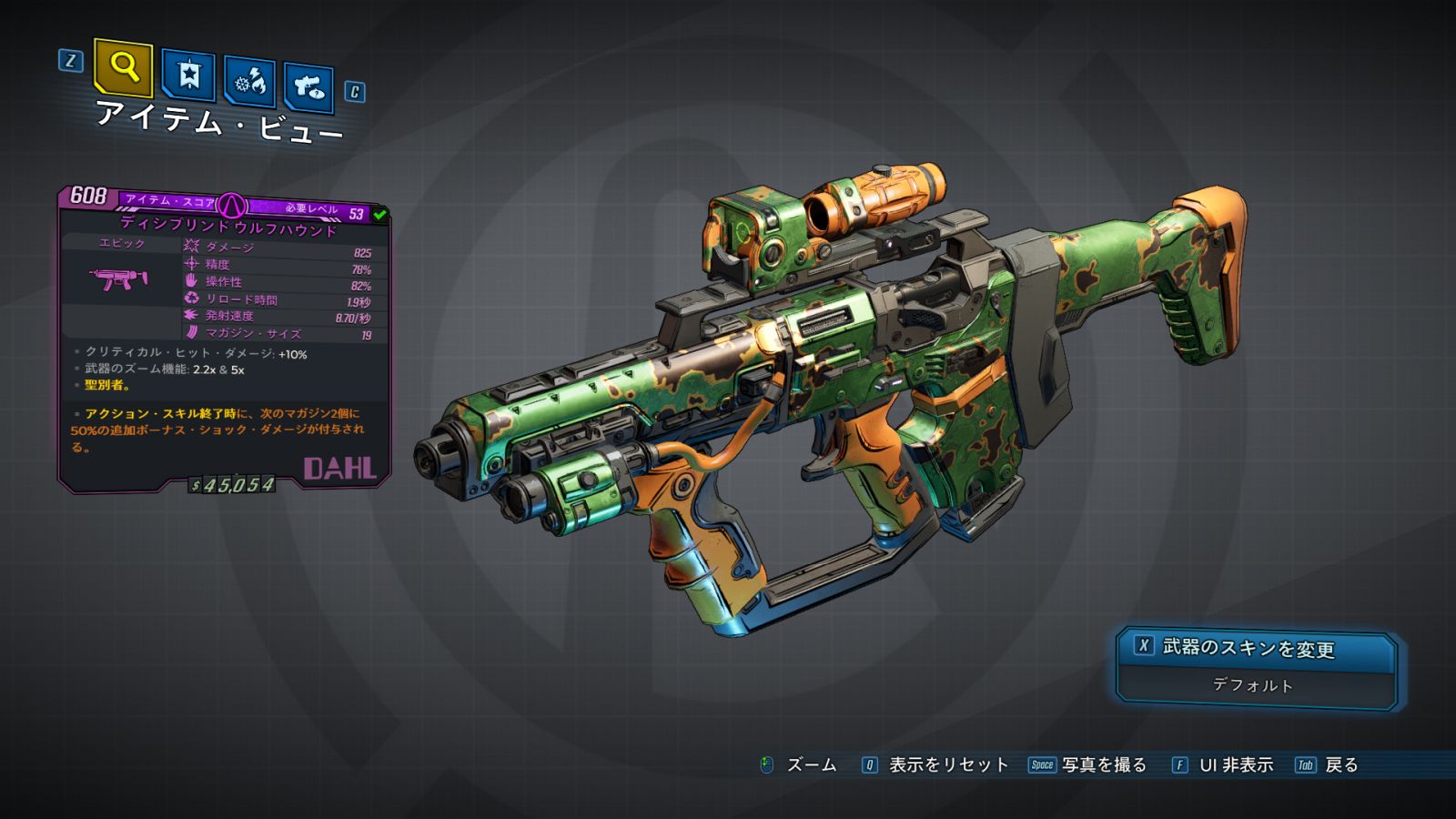Select the magnifying glass Item View tab
This screenshot has width=1456, height=819.
click(x=123, y=67)
